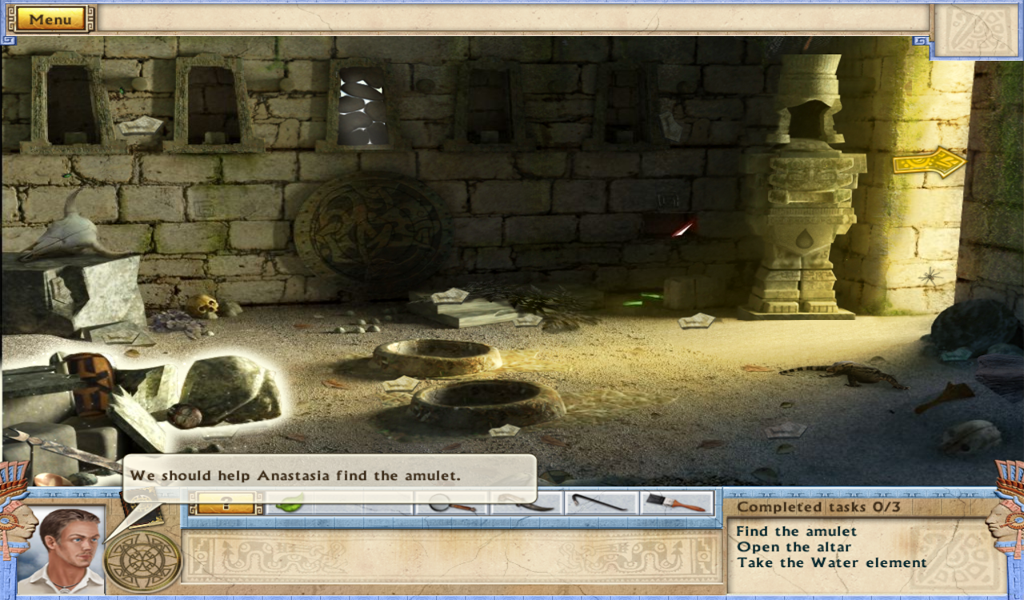Select the curved blade tool
The height and width of the screenshot is (600, 1024).
526,503
